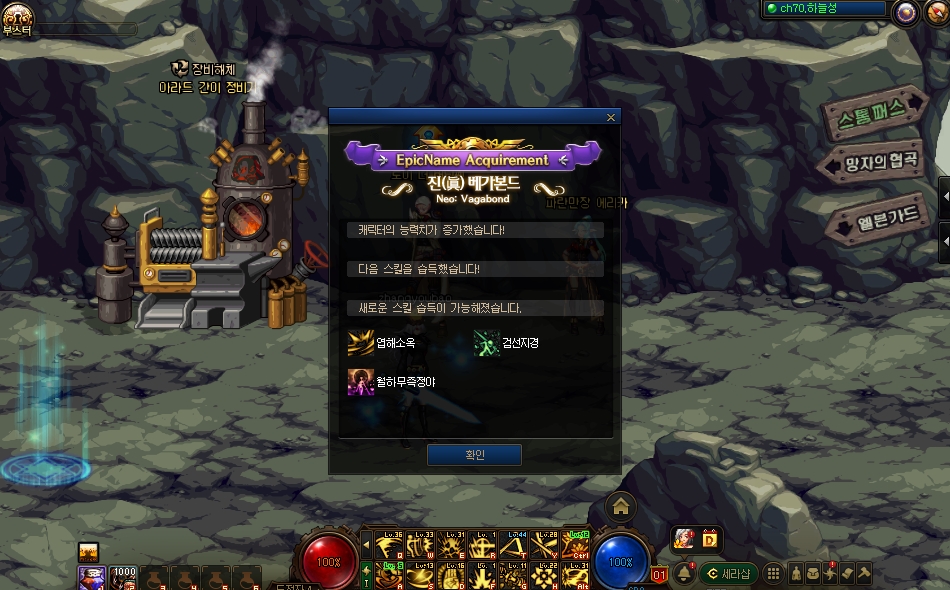Select the 월하무즉정야 skill icon
This screenshot has width=950, height=590.
360,382
